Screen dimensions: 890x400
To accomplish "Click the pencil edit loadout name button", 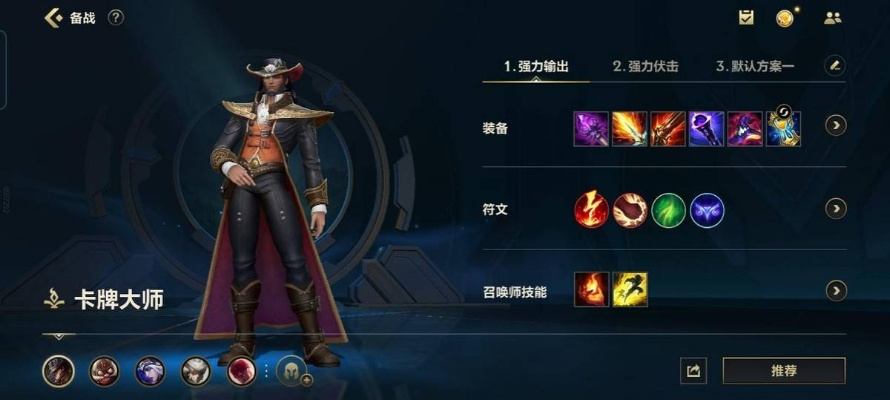I will [835, 66].
